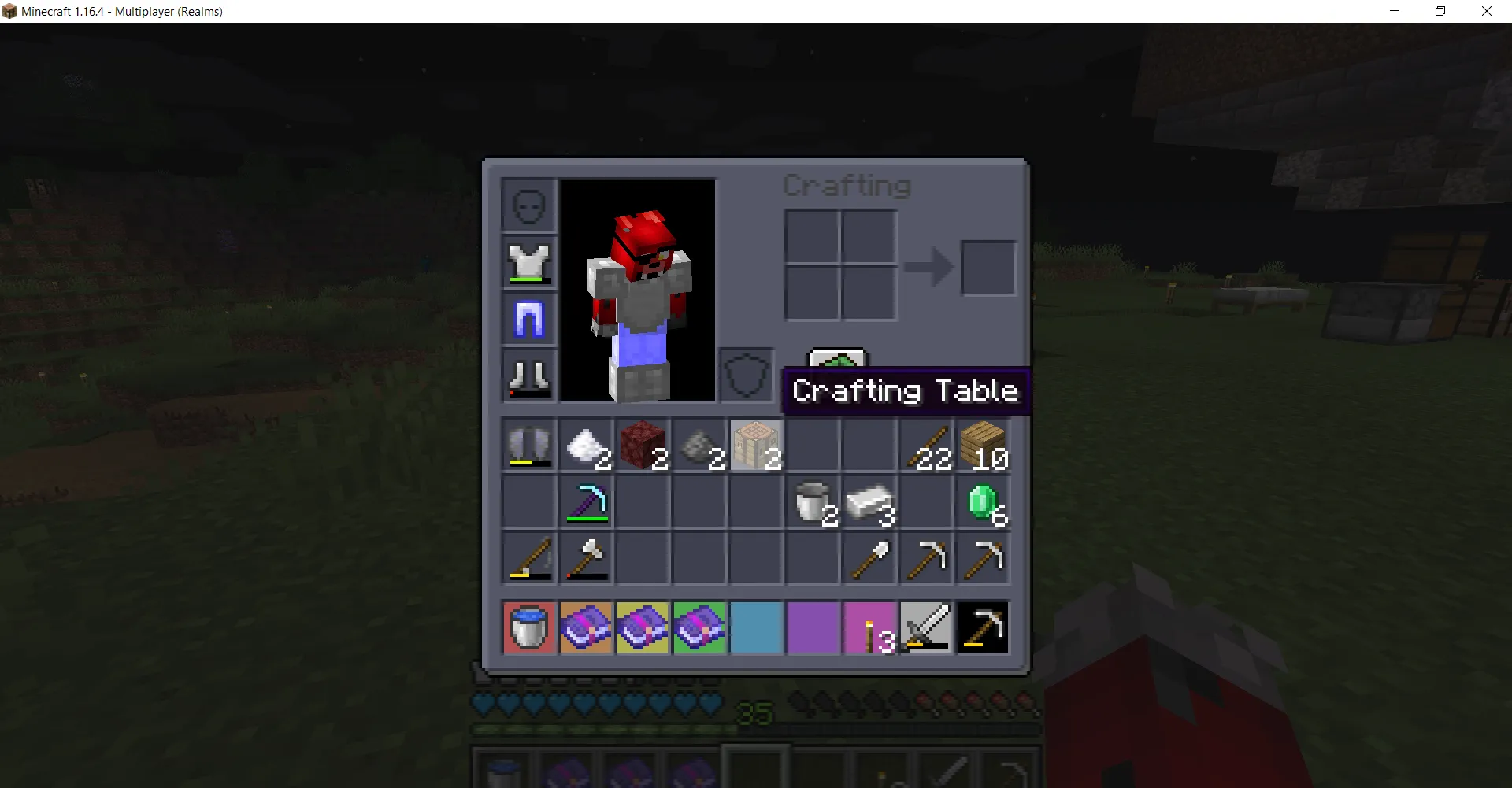Select the torch stack of three
The width and height of the screenshot is (1512, 788).
(869, 627)
